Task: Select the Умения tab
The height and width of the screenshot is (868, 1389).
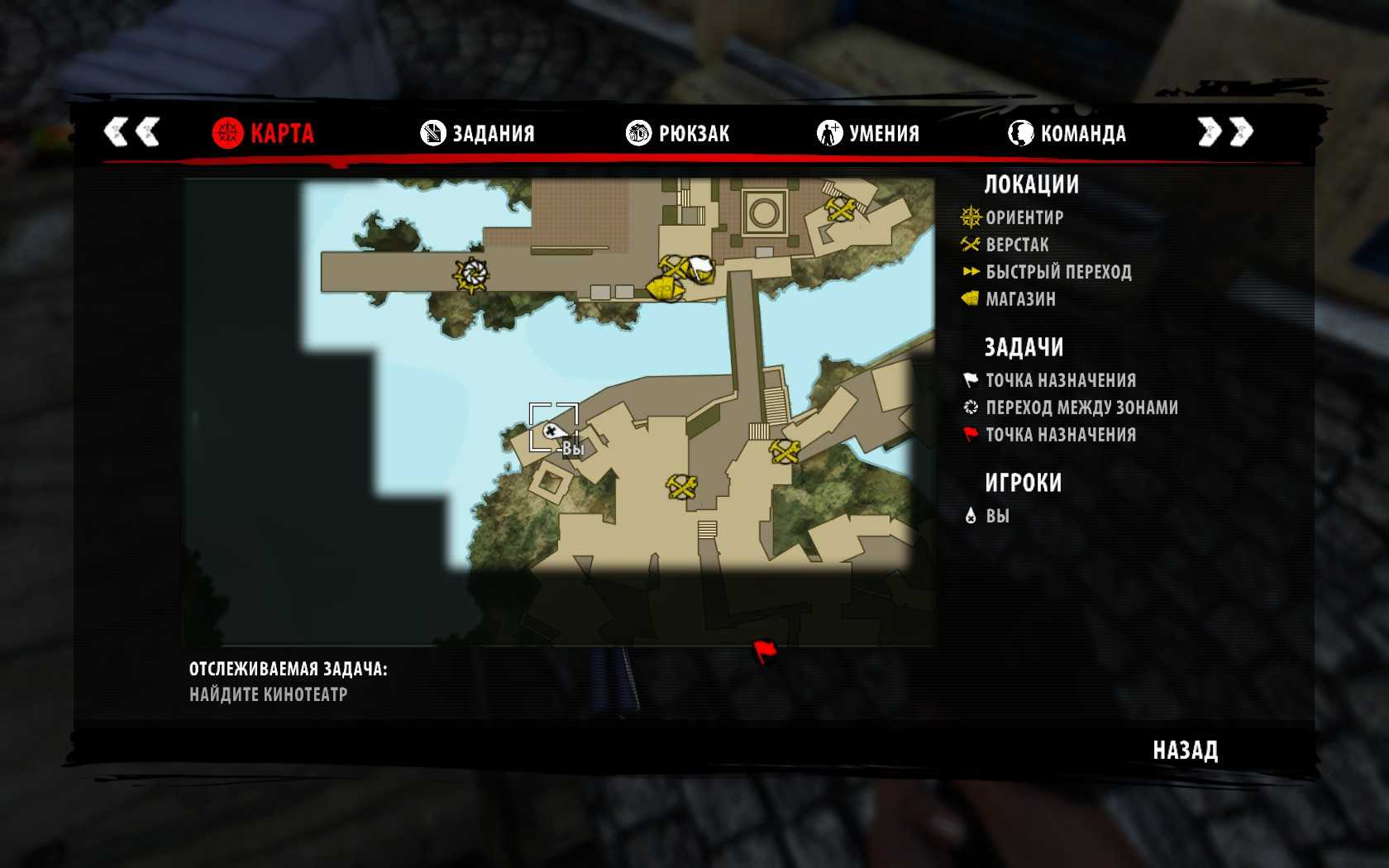Action: click(868, 133)
